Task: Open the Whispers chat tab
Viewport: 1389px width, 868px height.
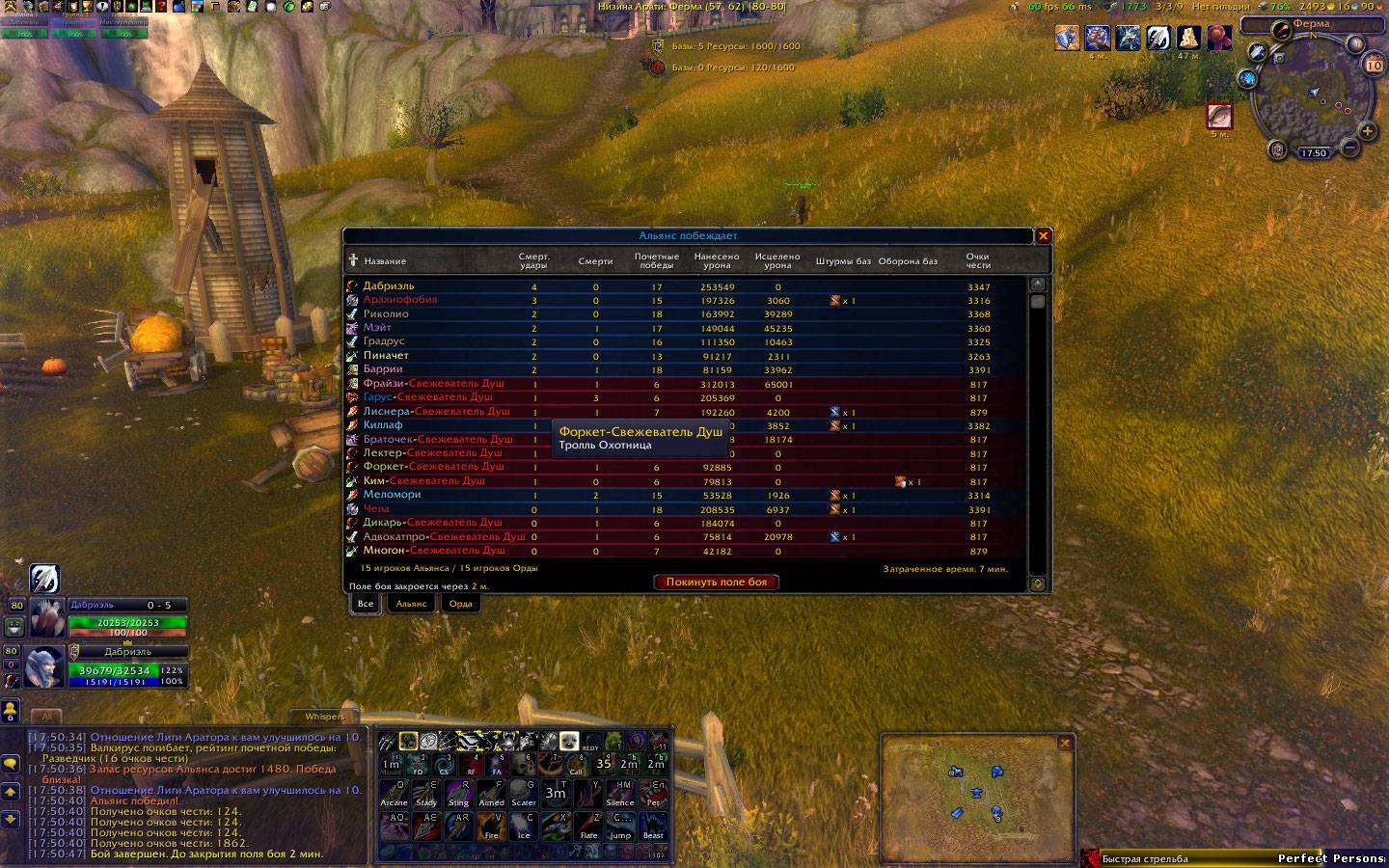Action: click(x=324, y=717)
